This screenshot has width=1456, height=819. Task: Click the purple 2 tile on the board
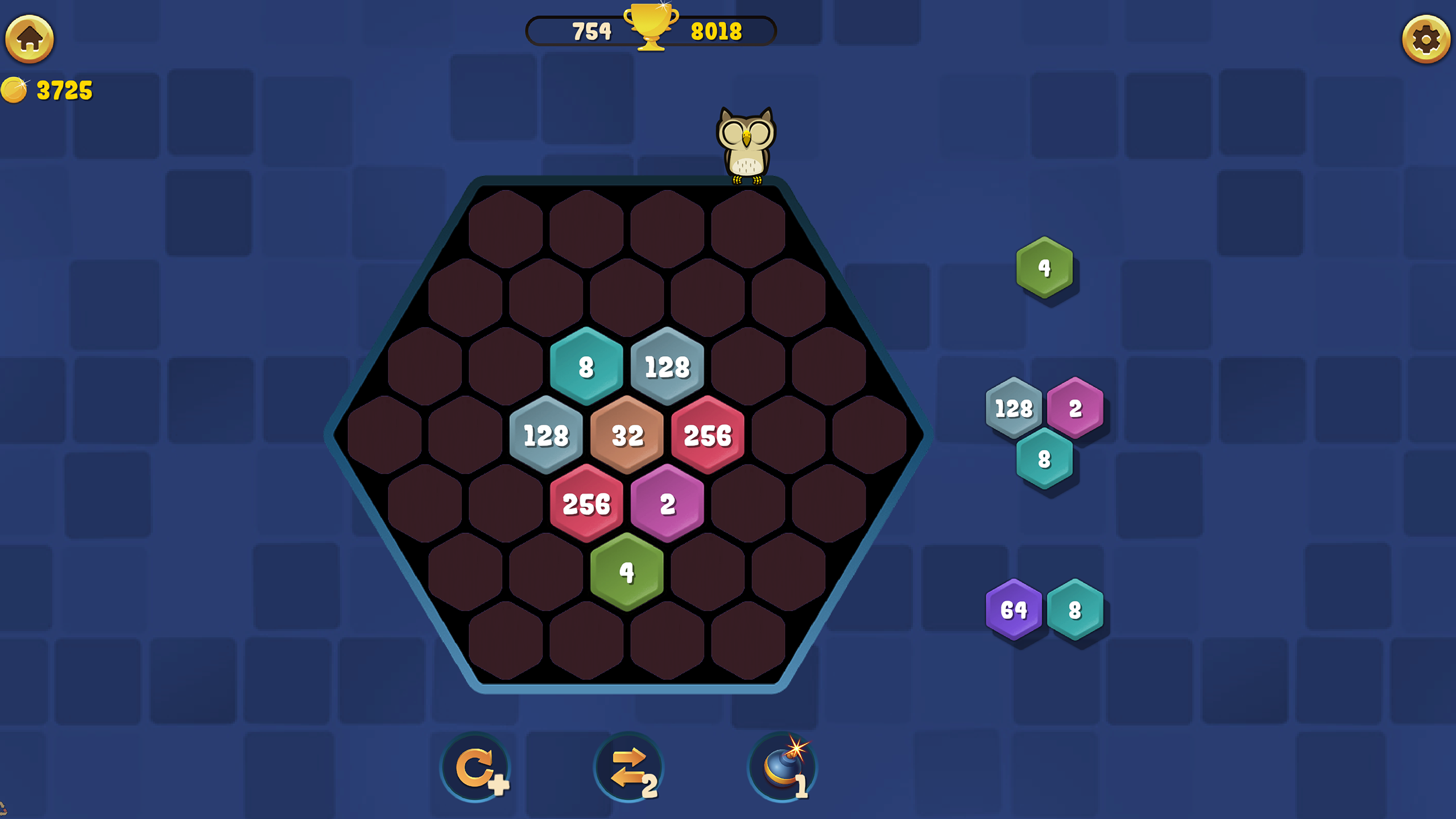pos(668,504)
